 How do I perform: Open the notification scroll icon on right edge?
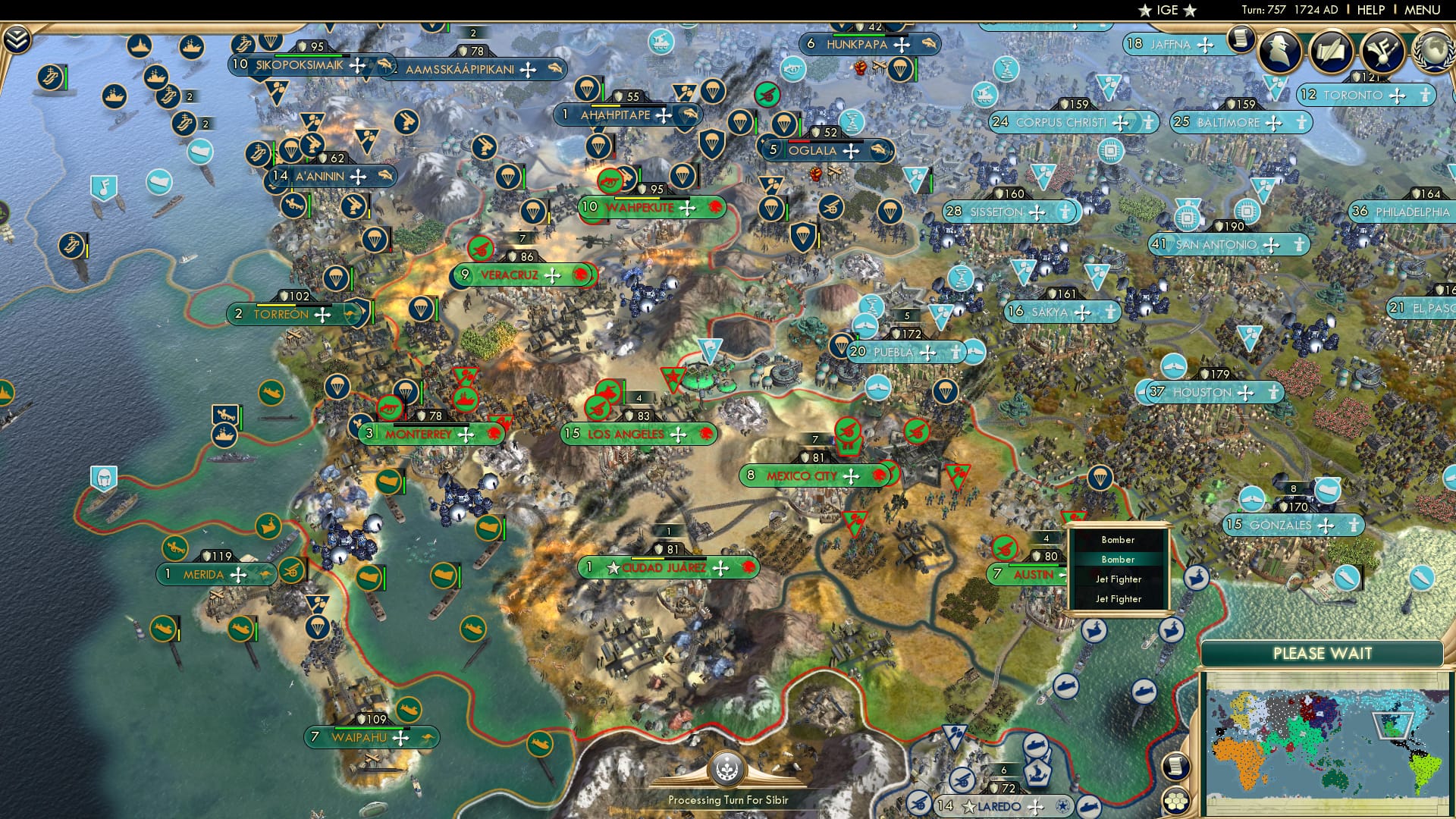click(x=1176, y=767)
